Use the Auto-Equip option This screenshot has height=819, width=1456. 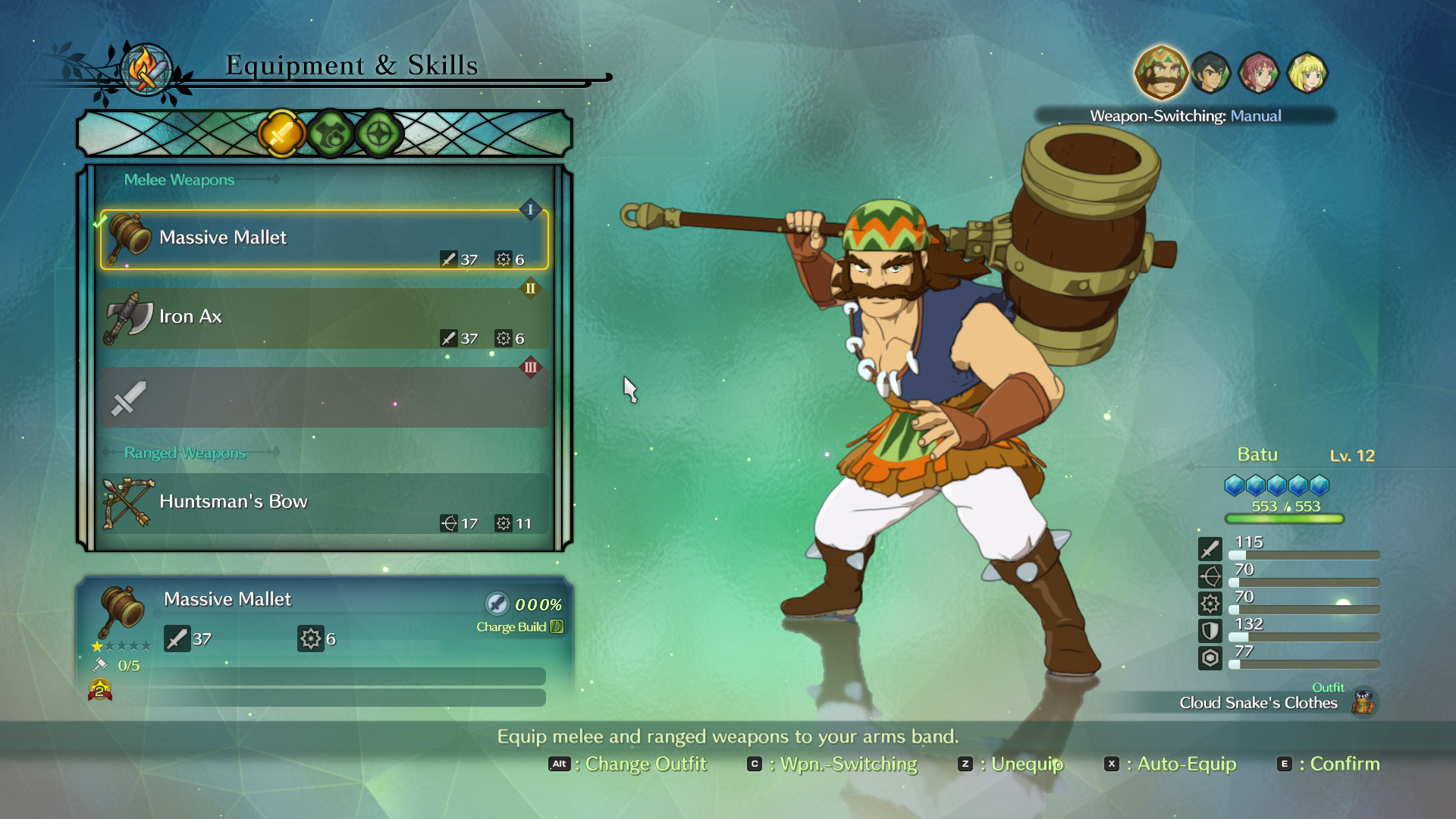[x=1170, y=764]
